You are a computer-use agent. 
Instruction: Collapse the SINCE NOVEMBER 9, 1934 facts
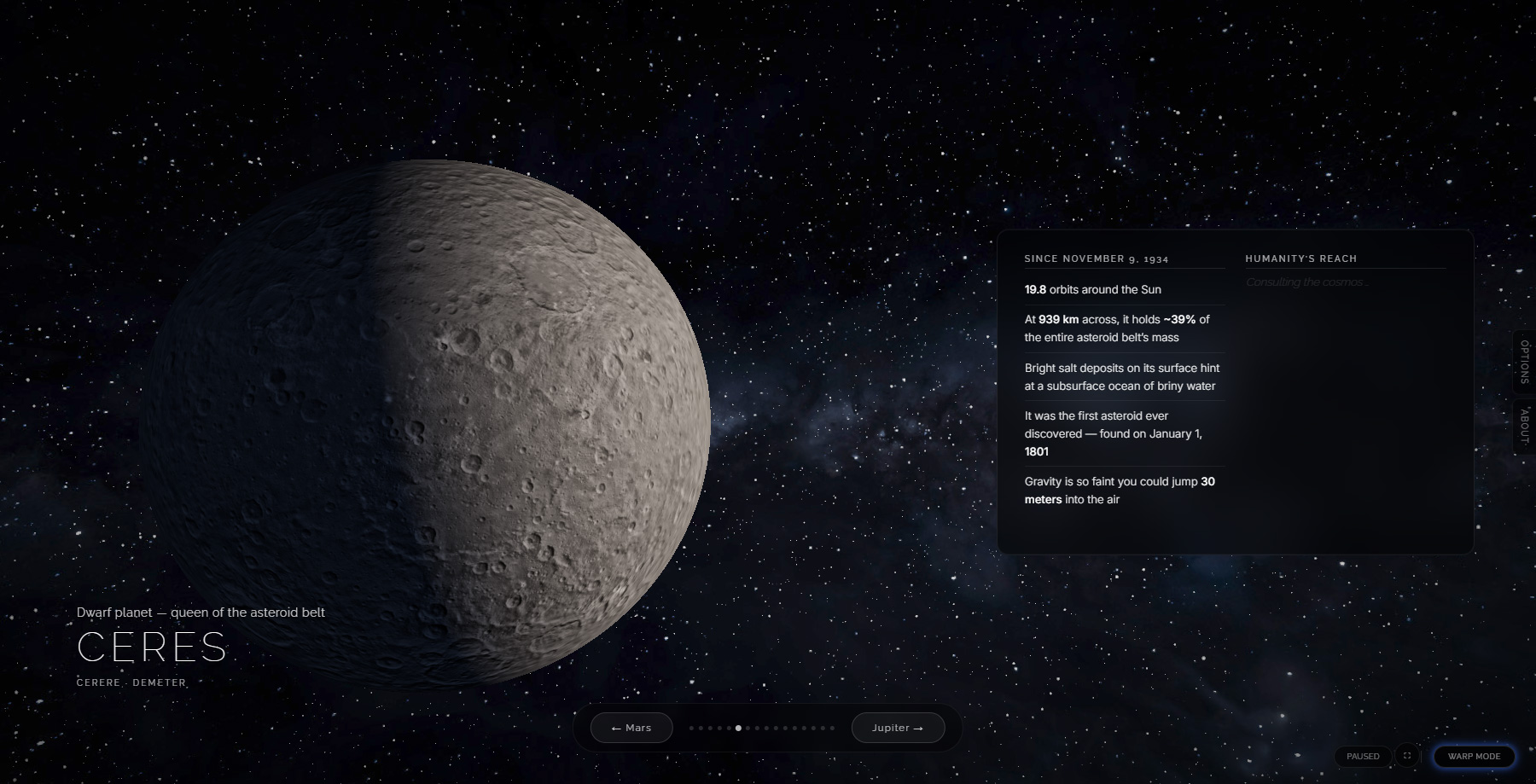click(1096, 258)
